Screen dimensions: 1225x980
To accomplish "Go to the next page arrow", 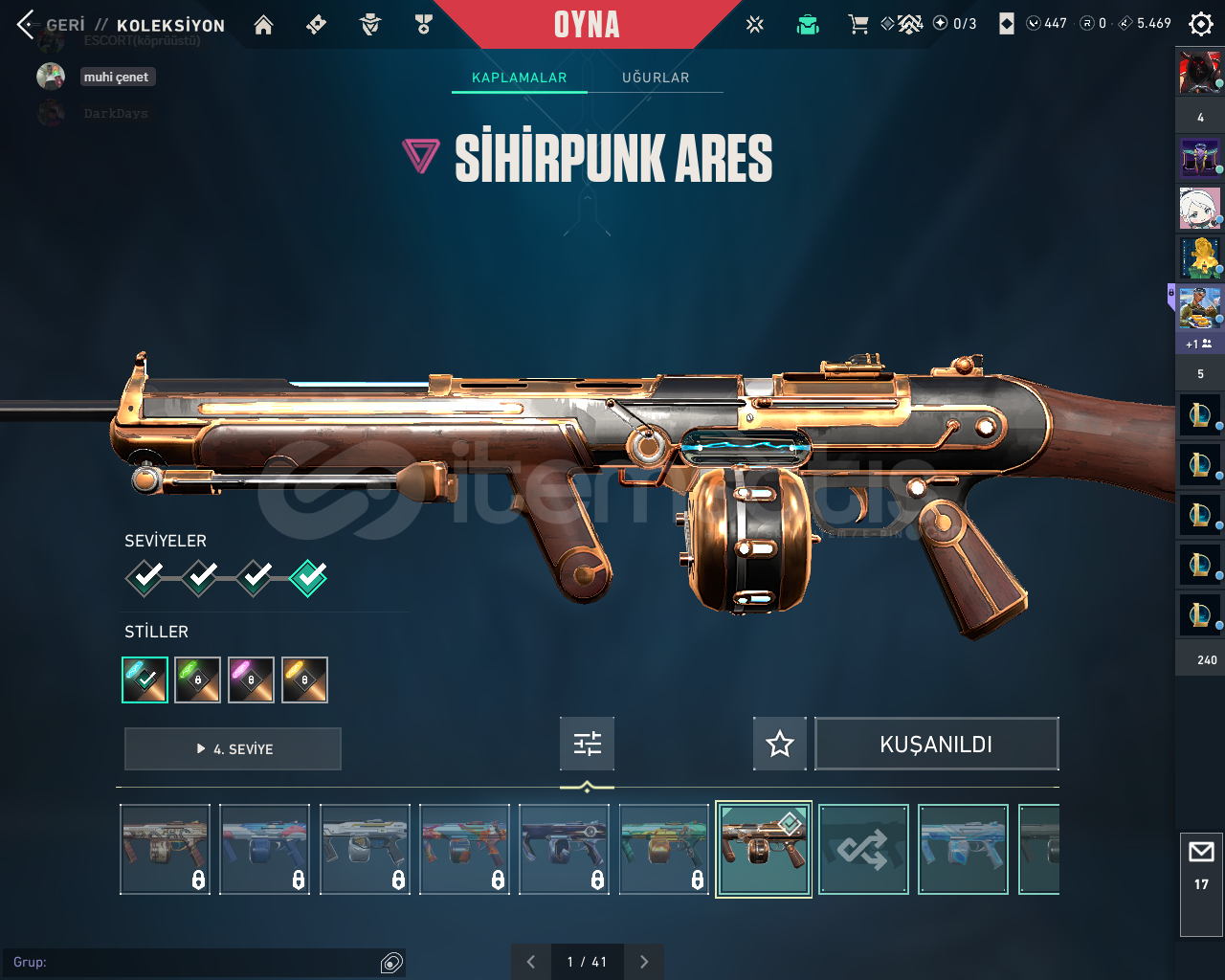I will pyautogui.click(x=644, y=962).
